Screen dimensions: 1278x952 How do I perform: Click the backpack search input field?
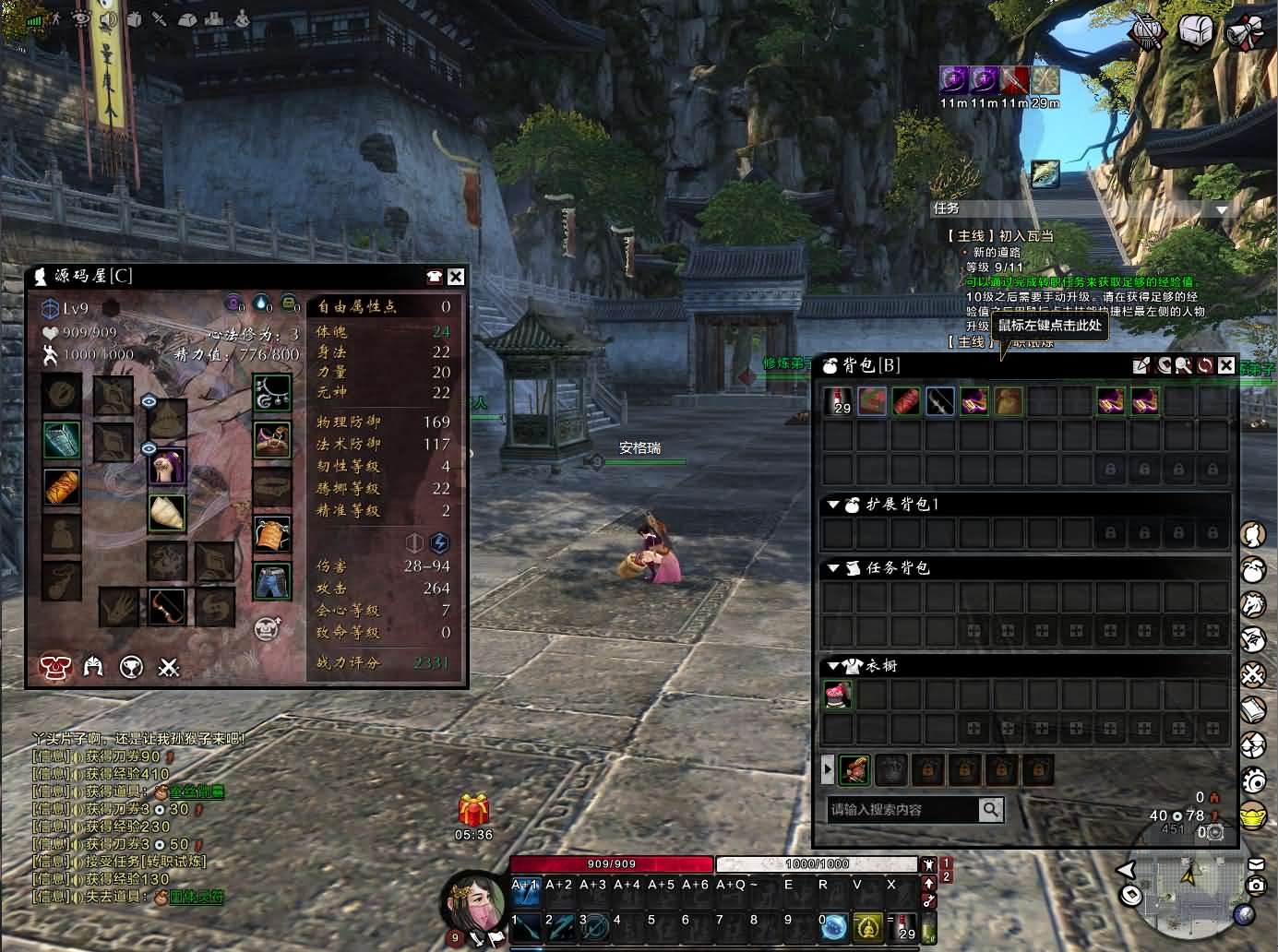[x=902, y=810]
